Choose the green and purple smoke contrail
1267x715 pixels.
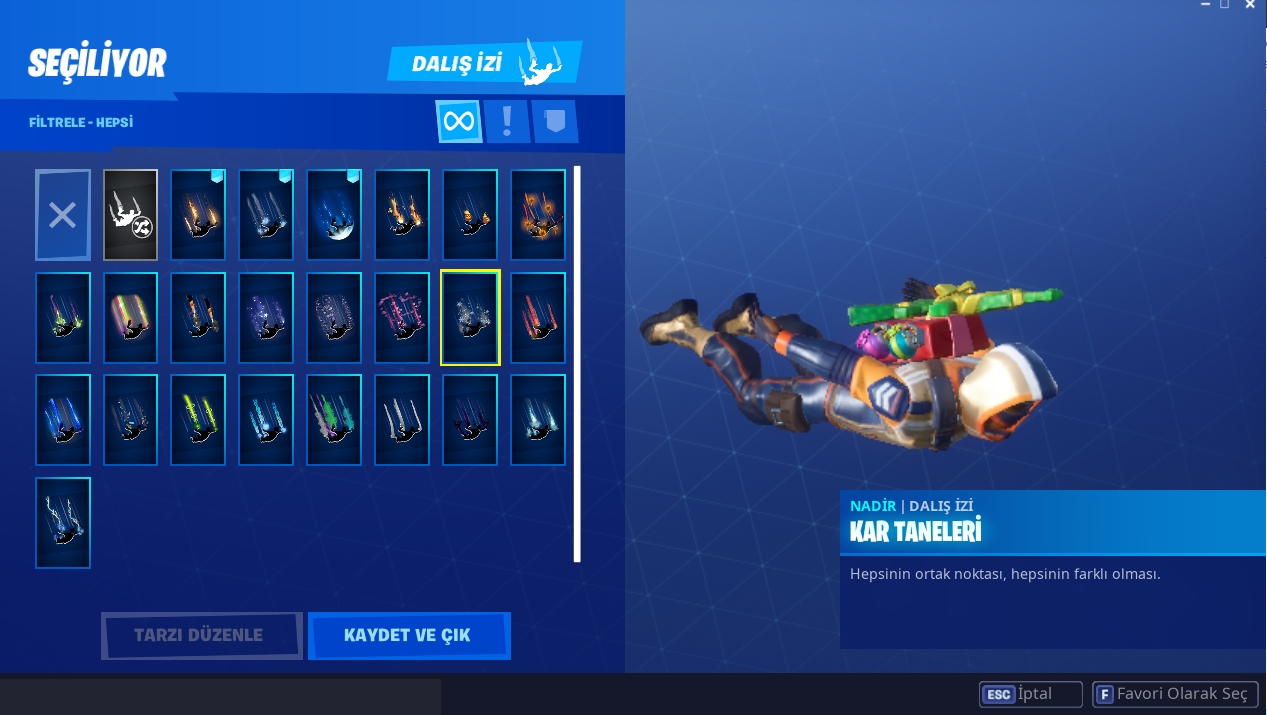pos(334,420)
